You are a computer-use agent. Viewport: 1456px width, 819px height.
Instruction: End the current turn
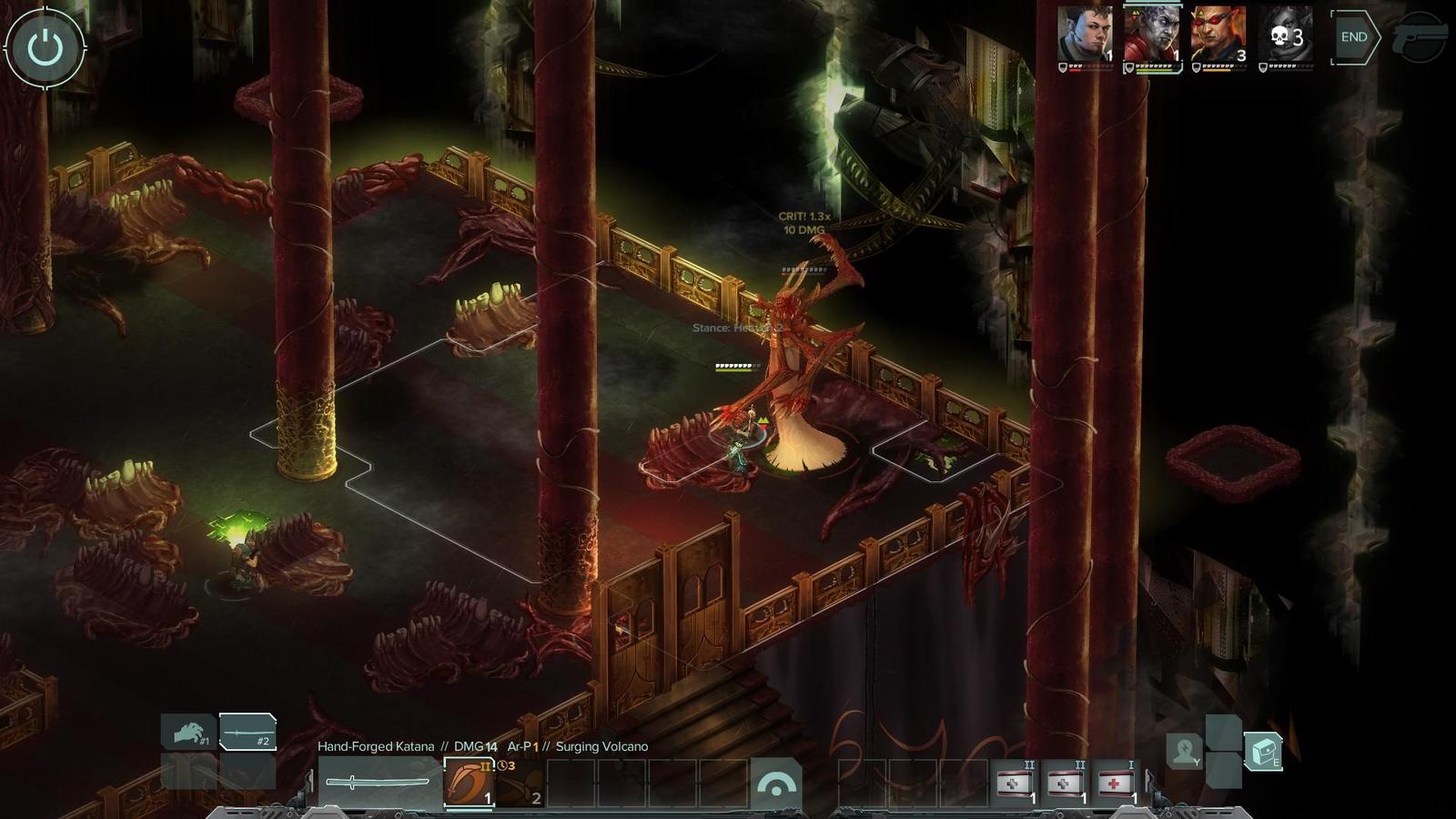click(x=1353, y=37)
